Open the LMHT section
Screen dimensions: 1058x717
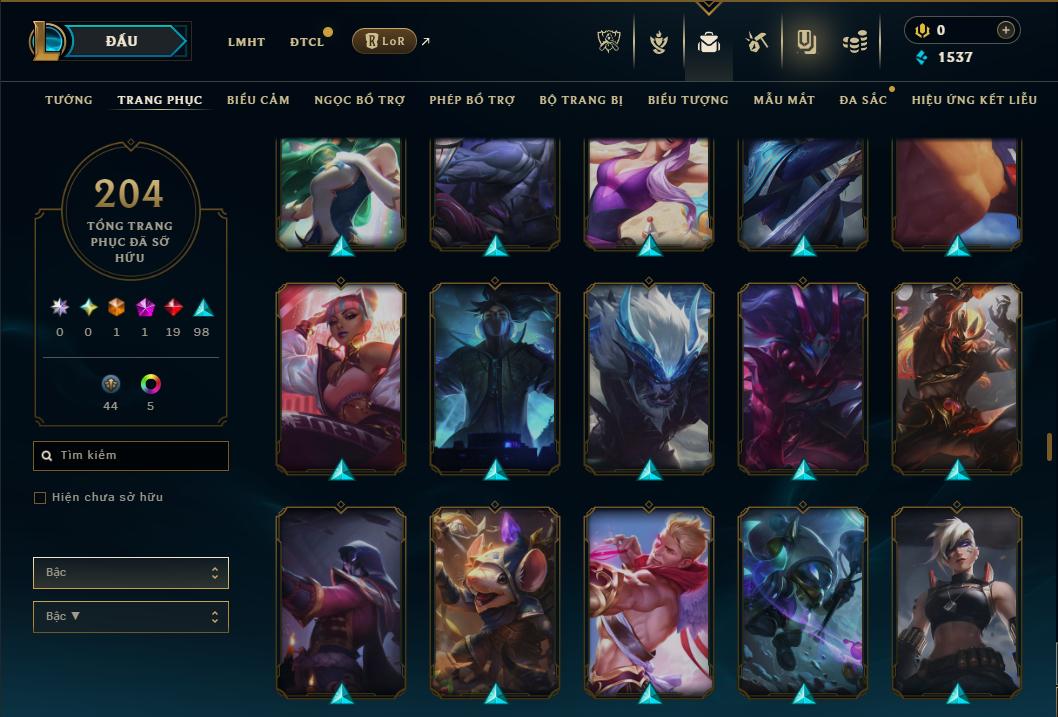click(x=246, y=42)
